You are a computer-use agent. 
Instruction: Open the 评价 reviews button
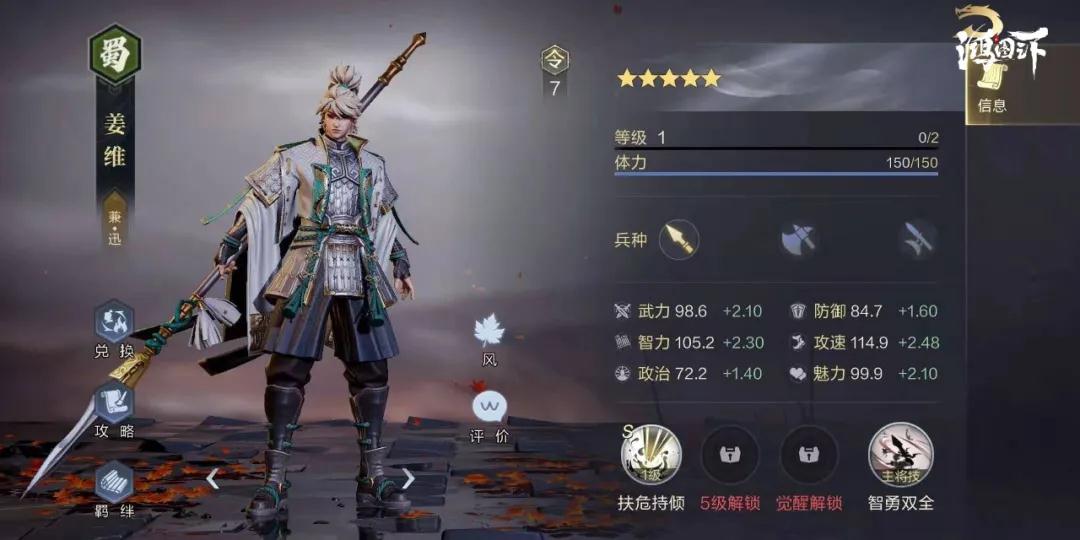(x=489, y=408)
